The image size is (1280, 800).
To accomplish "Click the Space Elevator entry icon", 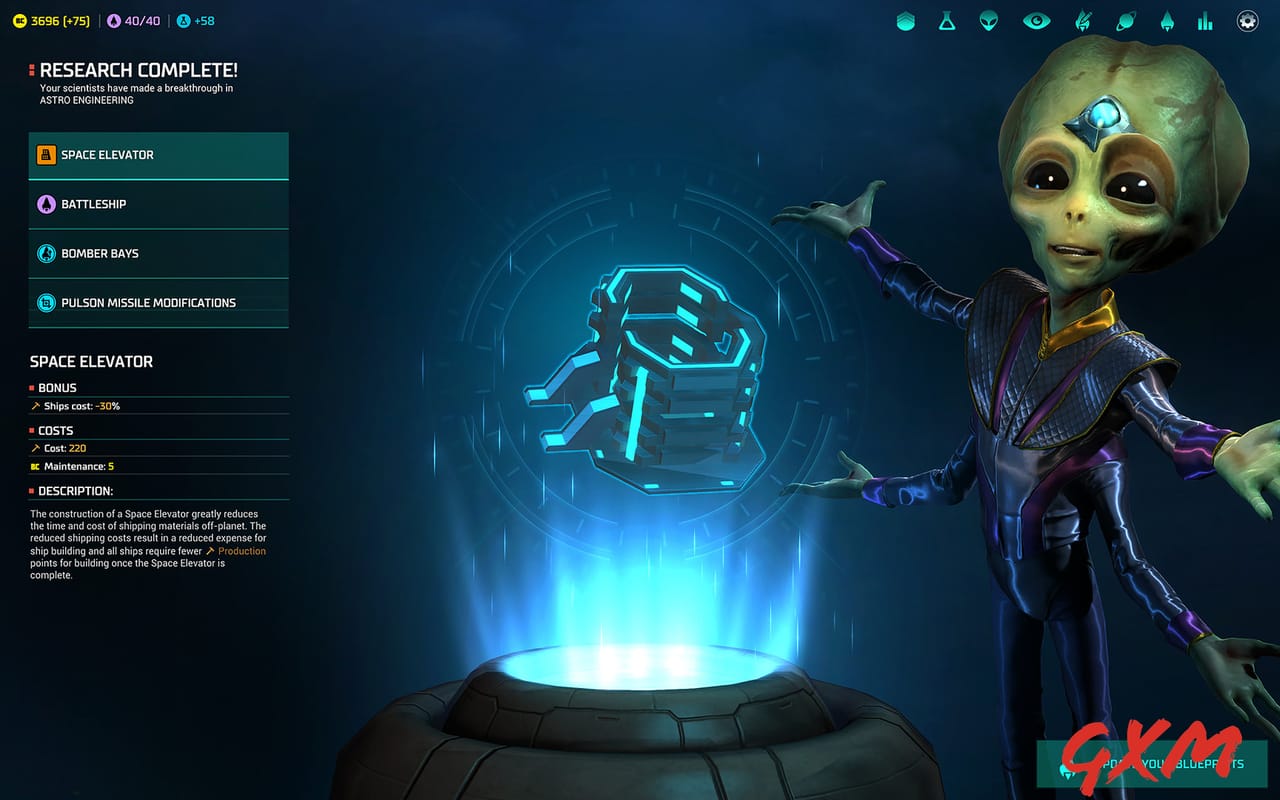I will [x=44, y=154].
